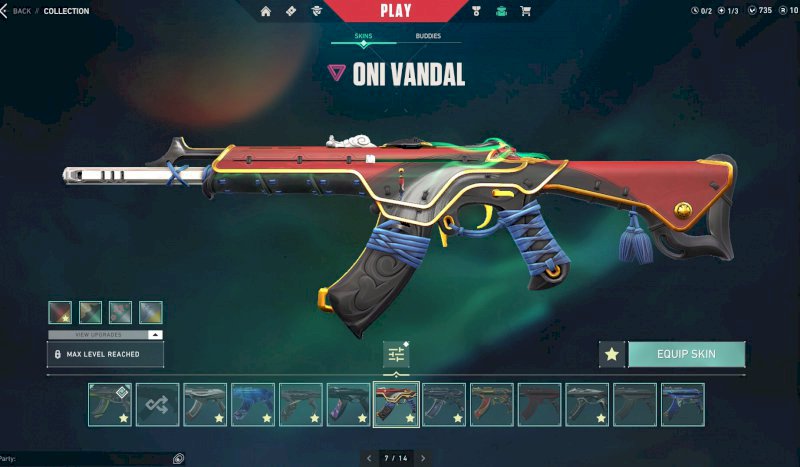Open the home icon in the top bar
Image resolution: width=800 pixels, height=467 pixels.
[266, 11]
